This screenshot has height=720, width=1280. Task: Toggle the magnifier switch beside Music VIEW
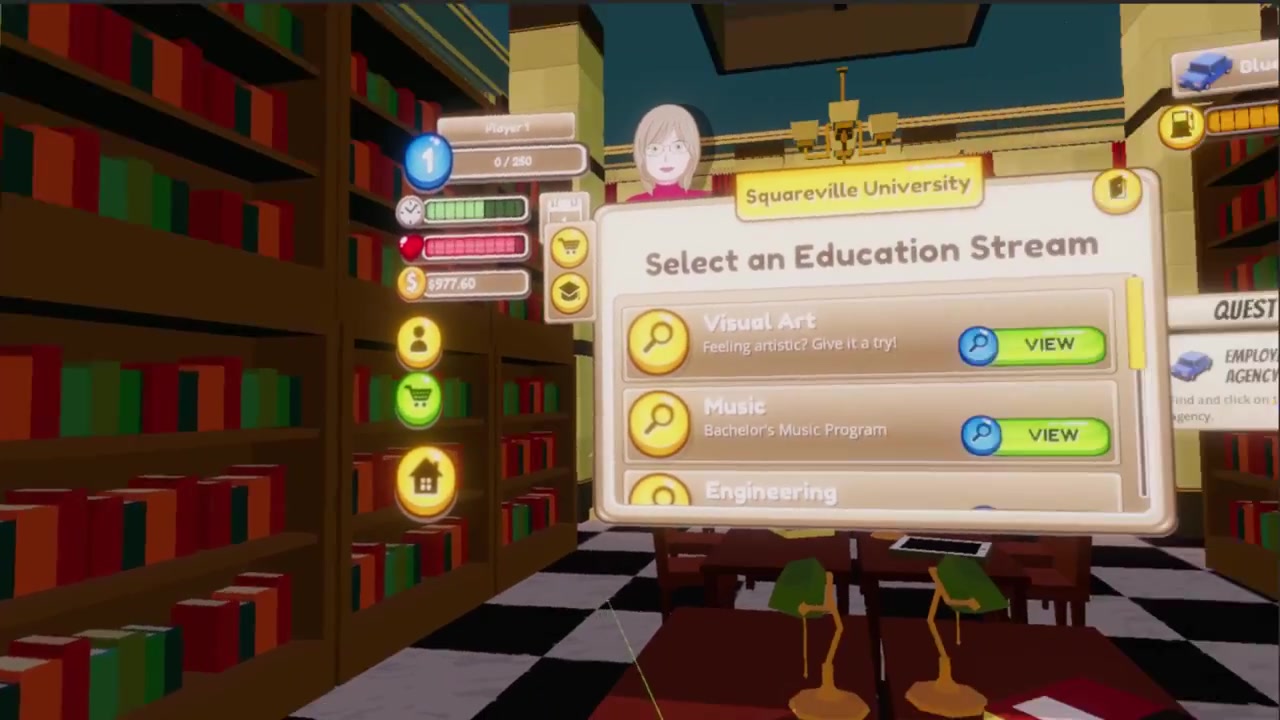[x=982, y=433]
